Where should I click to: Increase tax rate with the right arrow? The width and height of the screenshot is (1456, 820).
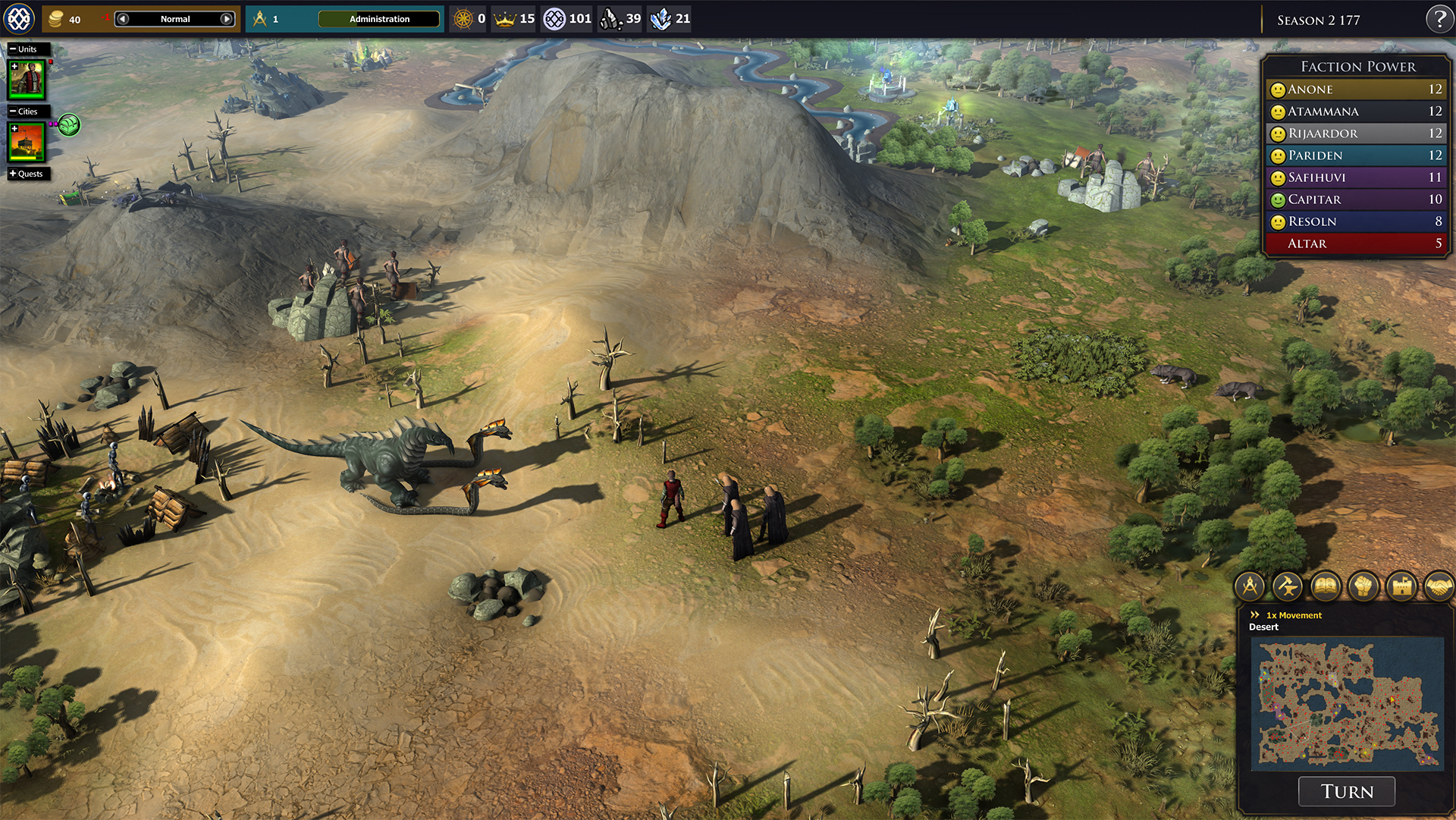(x=226, y=19)
